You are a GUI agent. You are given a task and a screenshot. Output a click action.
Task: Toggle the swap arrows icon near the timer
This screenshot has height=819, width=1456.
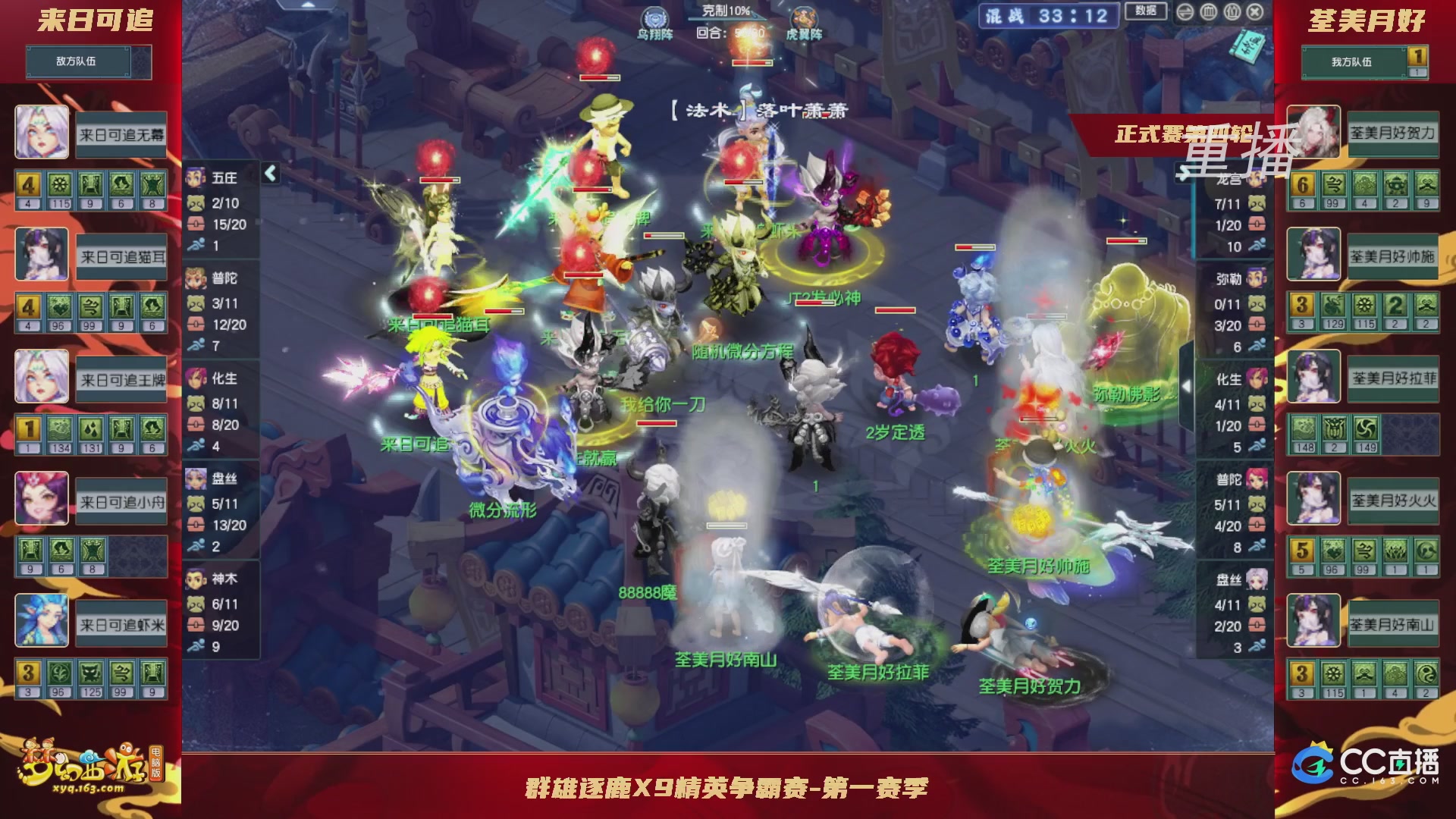[x=1185, y=13]
